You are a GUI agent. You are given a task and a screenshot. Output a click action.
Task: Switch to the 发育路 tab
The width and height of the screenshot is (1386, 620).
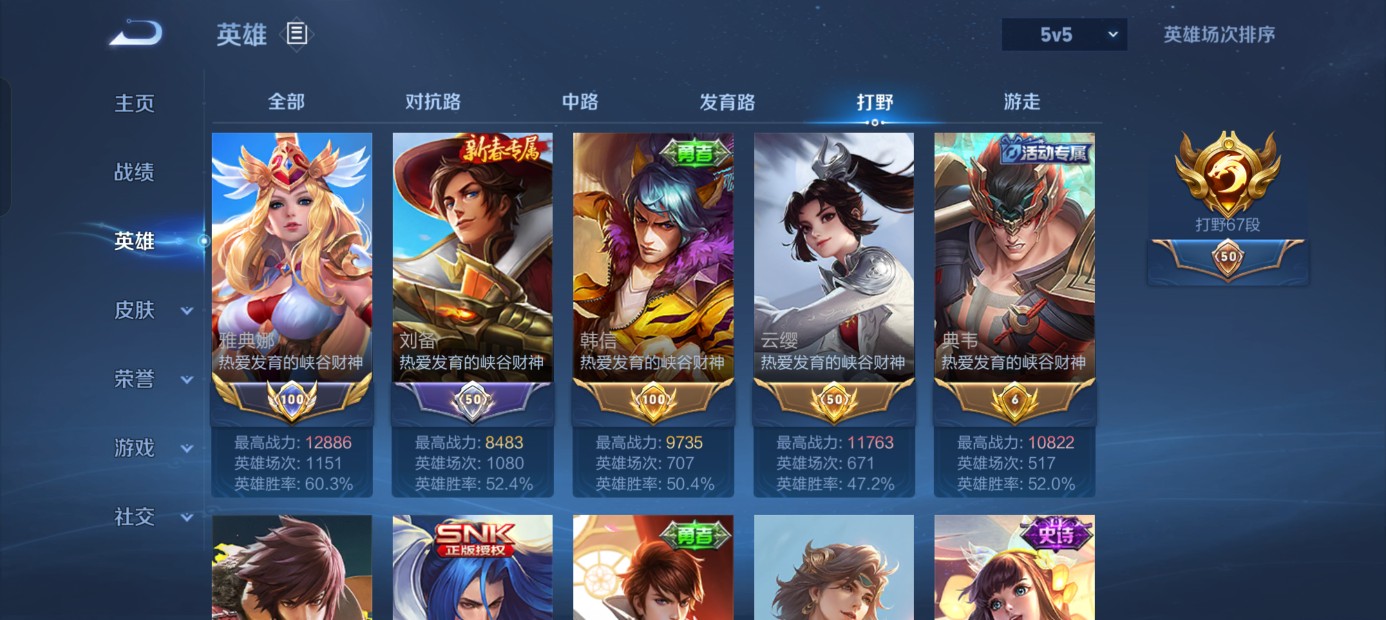[x=727, y=102]
